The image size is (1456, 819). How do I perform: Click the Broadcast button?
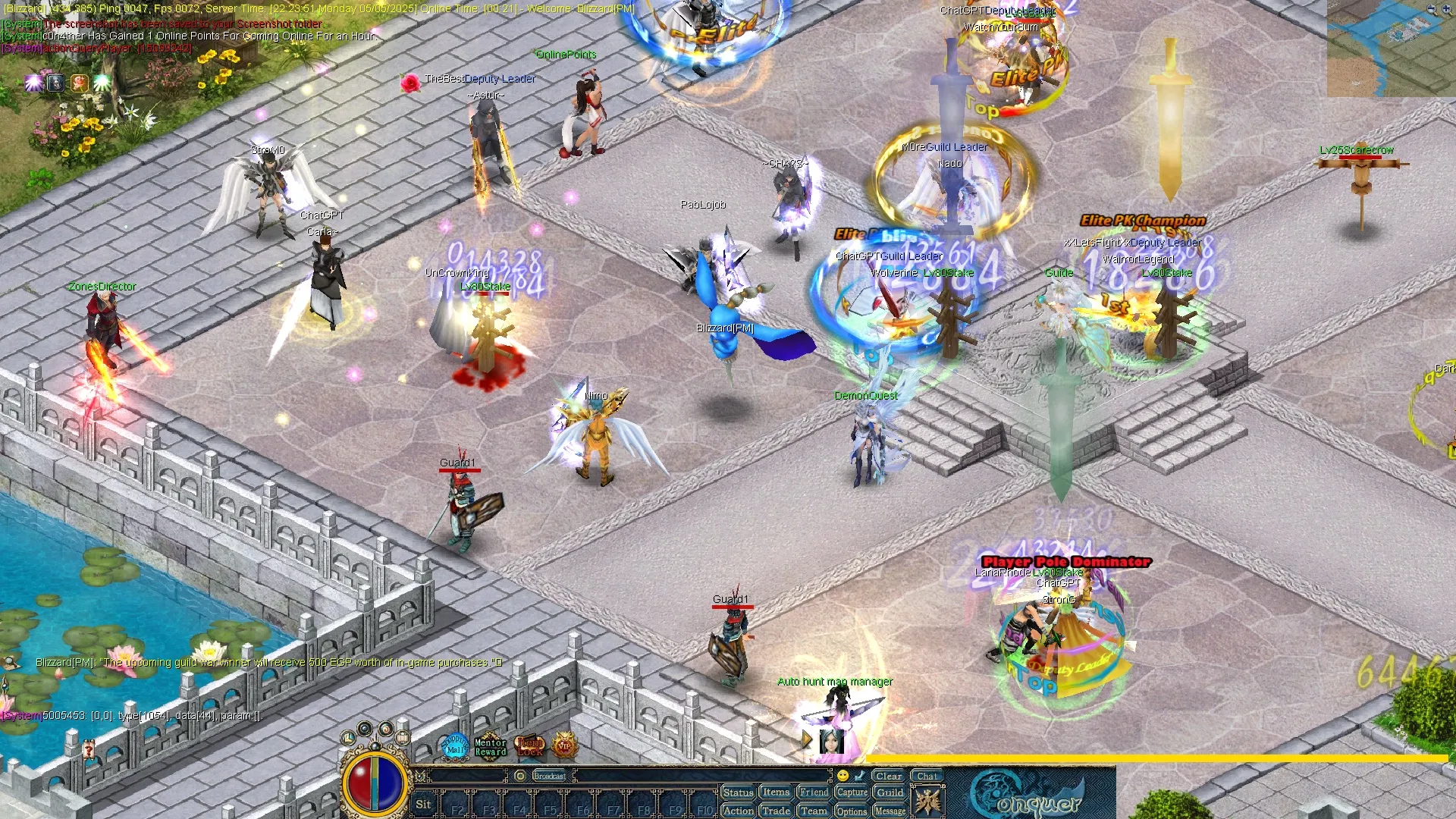(549, 776)
